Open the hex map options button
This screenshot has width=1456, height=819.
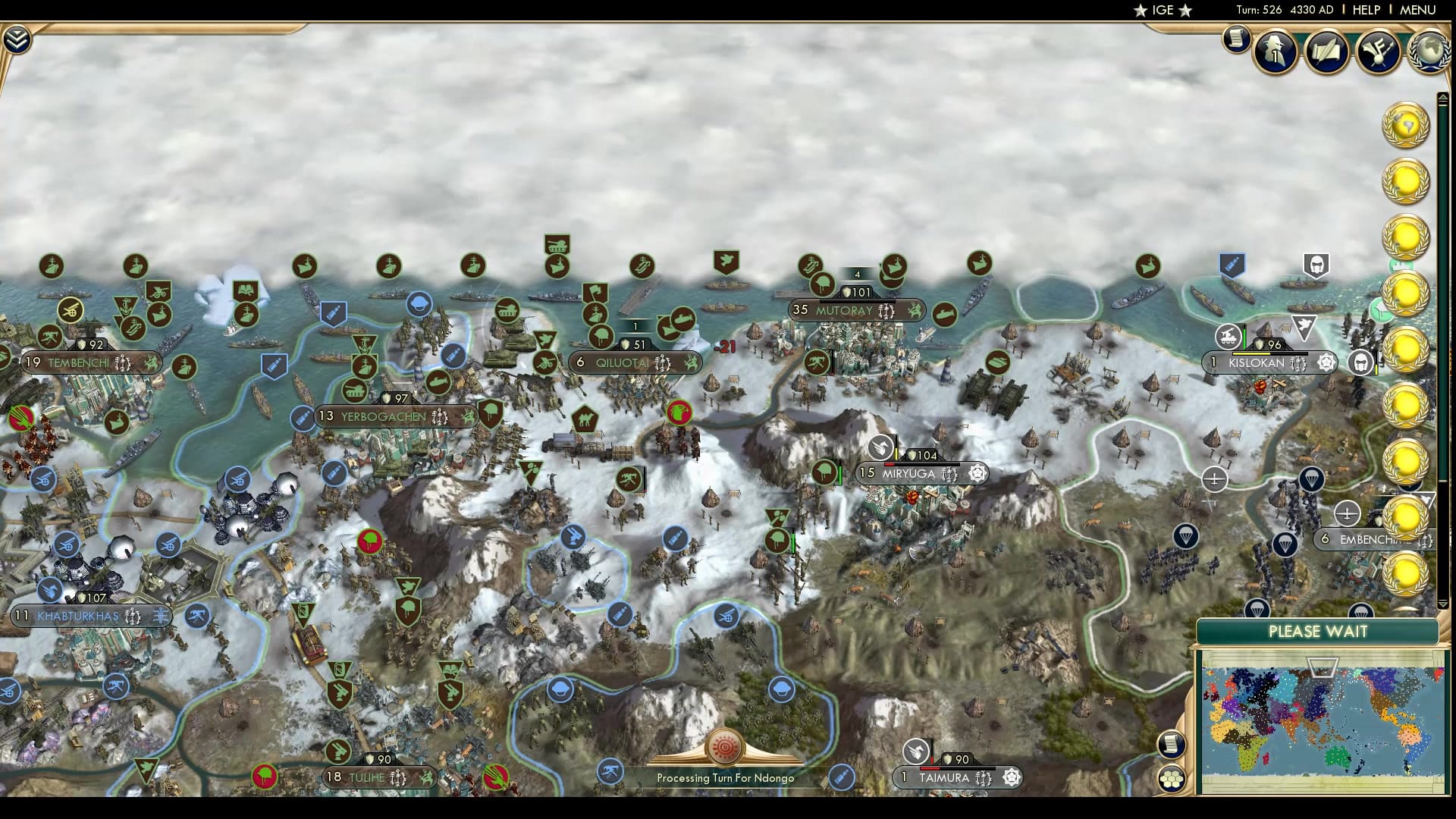point(1172,779)
